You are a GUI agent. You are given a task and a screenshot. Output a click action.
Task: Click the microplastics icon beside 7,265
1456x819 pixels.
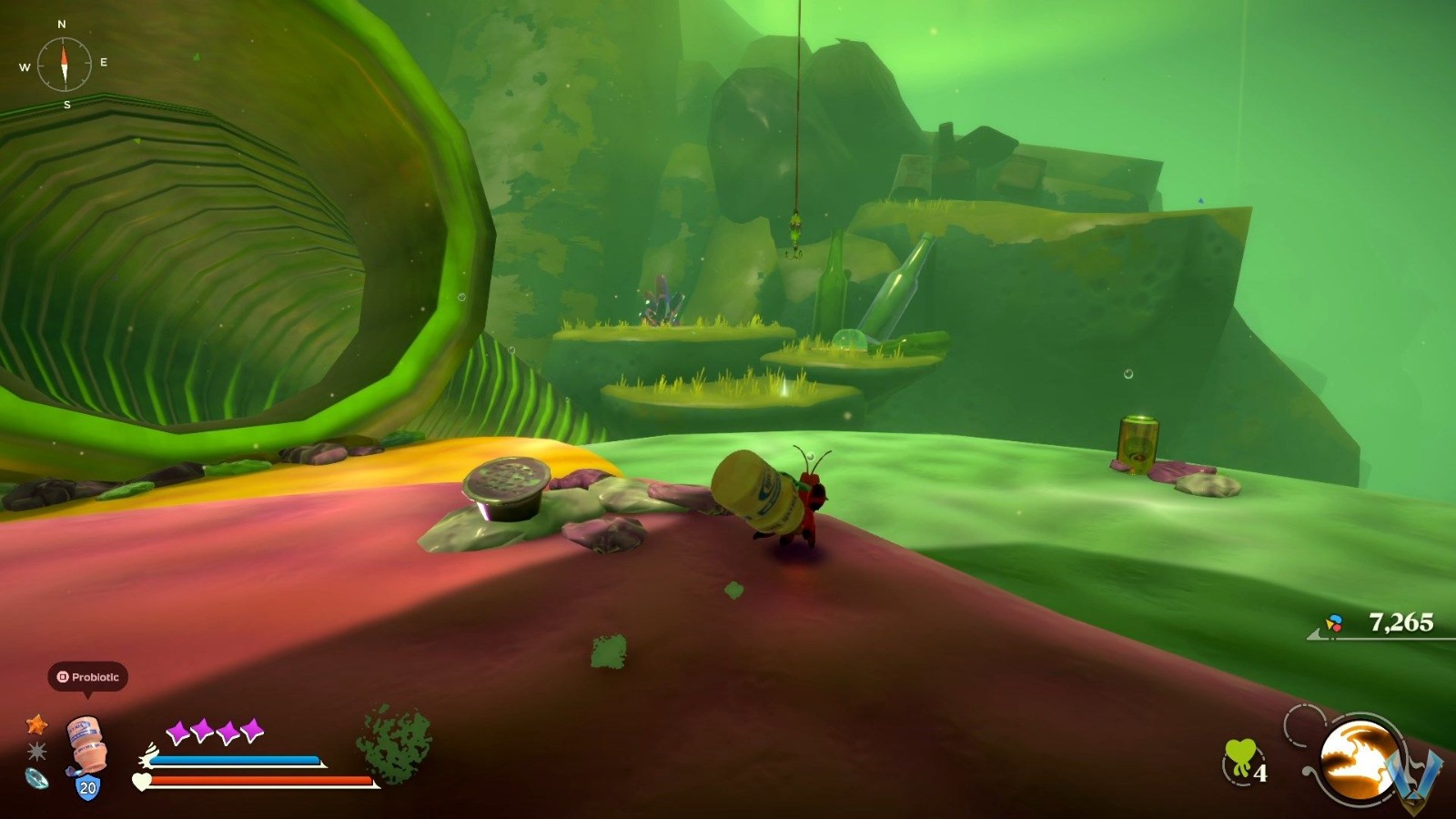1334,622
